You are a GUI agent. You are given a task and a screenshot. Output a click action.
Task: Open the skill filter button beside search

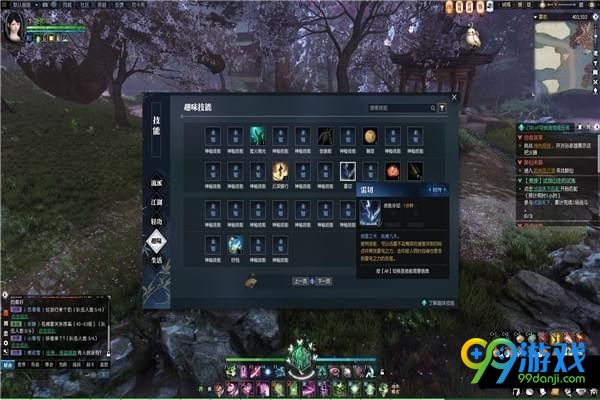[442, 106]
